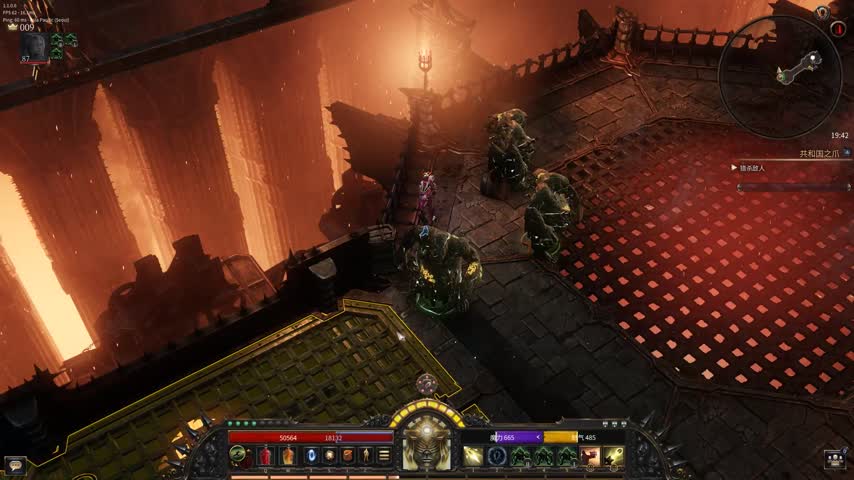Click the red alert icon by minimap
Viewport: 854px width, 480px height.
[838, 29]
